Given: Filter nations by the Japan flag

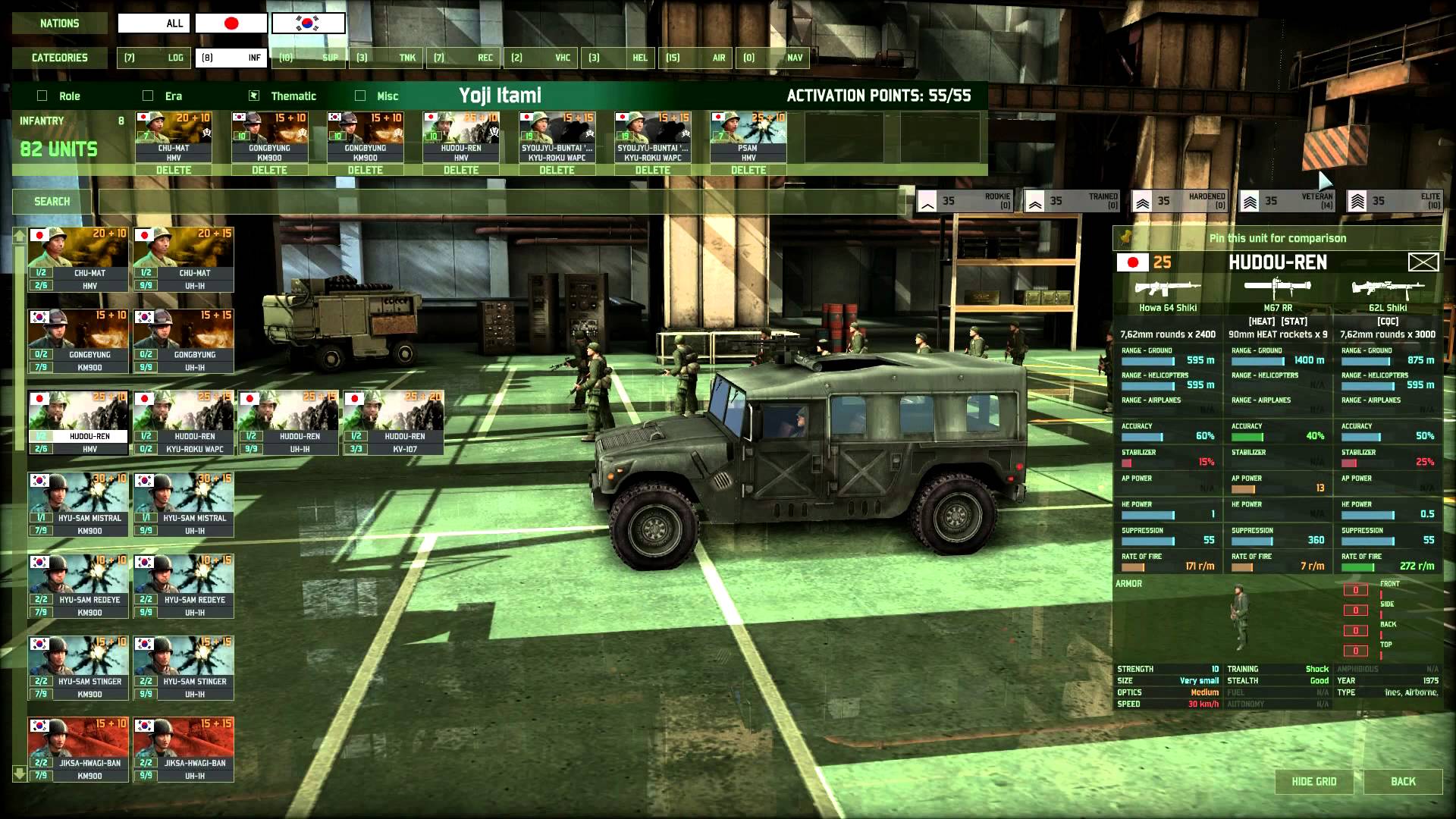Looking at the screenshot, I should [x=231, y=24].
